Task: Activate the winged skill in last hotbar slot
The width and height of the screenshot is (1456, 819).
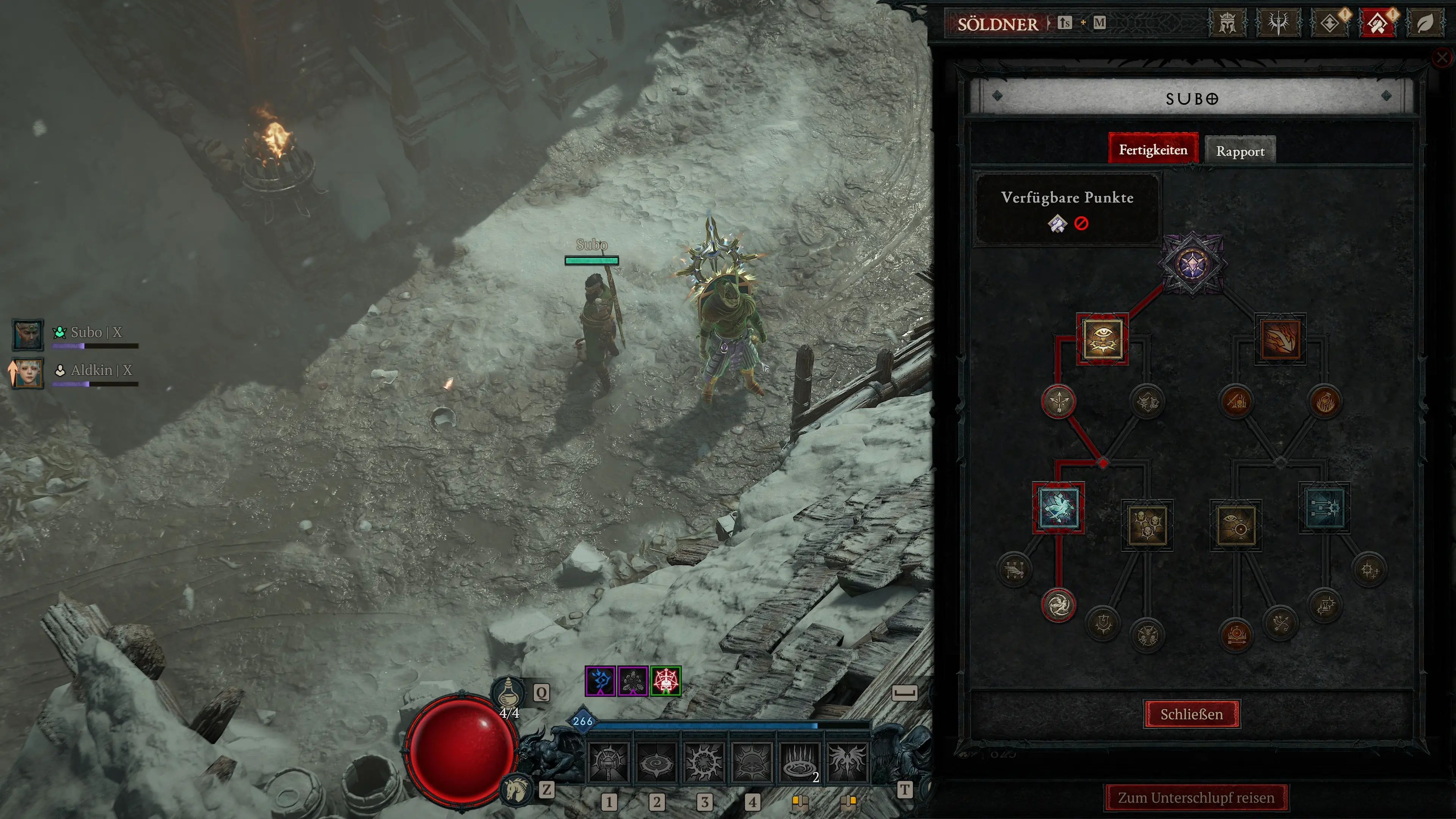Action: 847,762
